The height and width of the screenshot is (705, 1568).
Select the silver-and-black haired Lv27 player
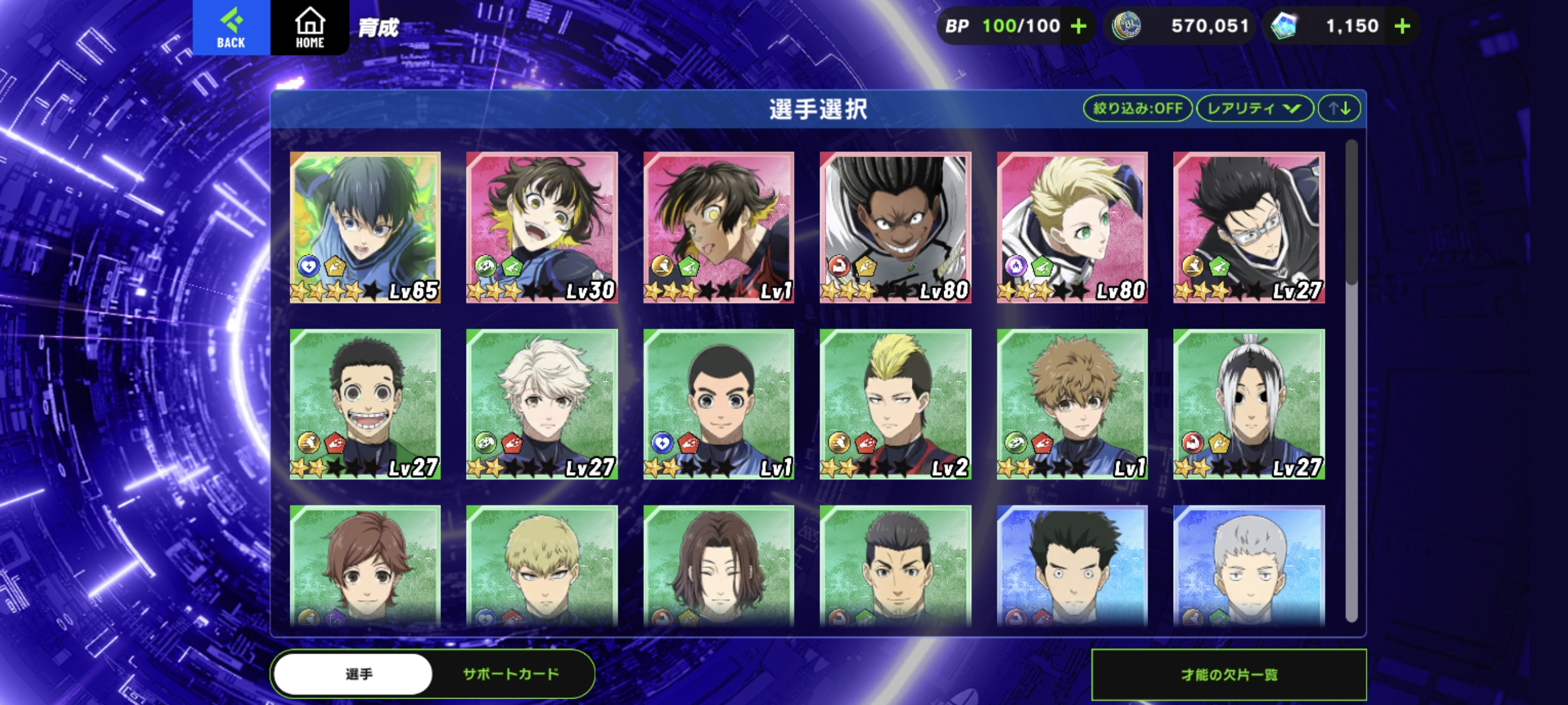1248,404
